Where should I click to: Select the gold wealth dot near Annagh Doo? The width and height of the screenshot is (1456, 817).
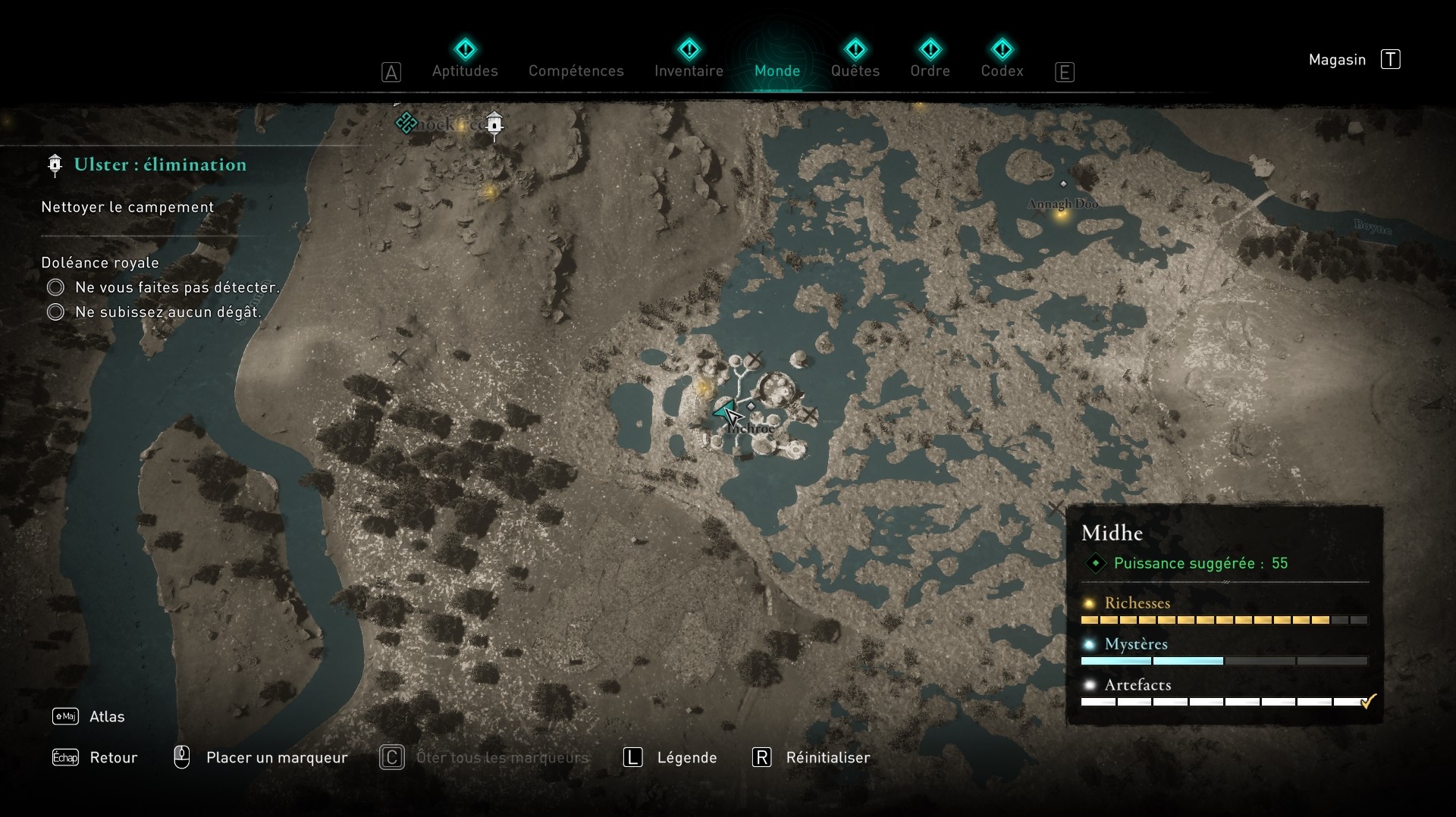tap(1062, 214)
